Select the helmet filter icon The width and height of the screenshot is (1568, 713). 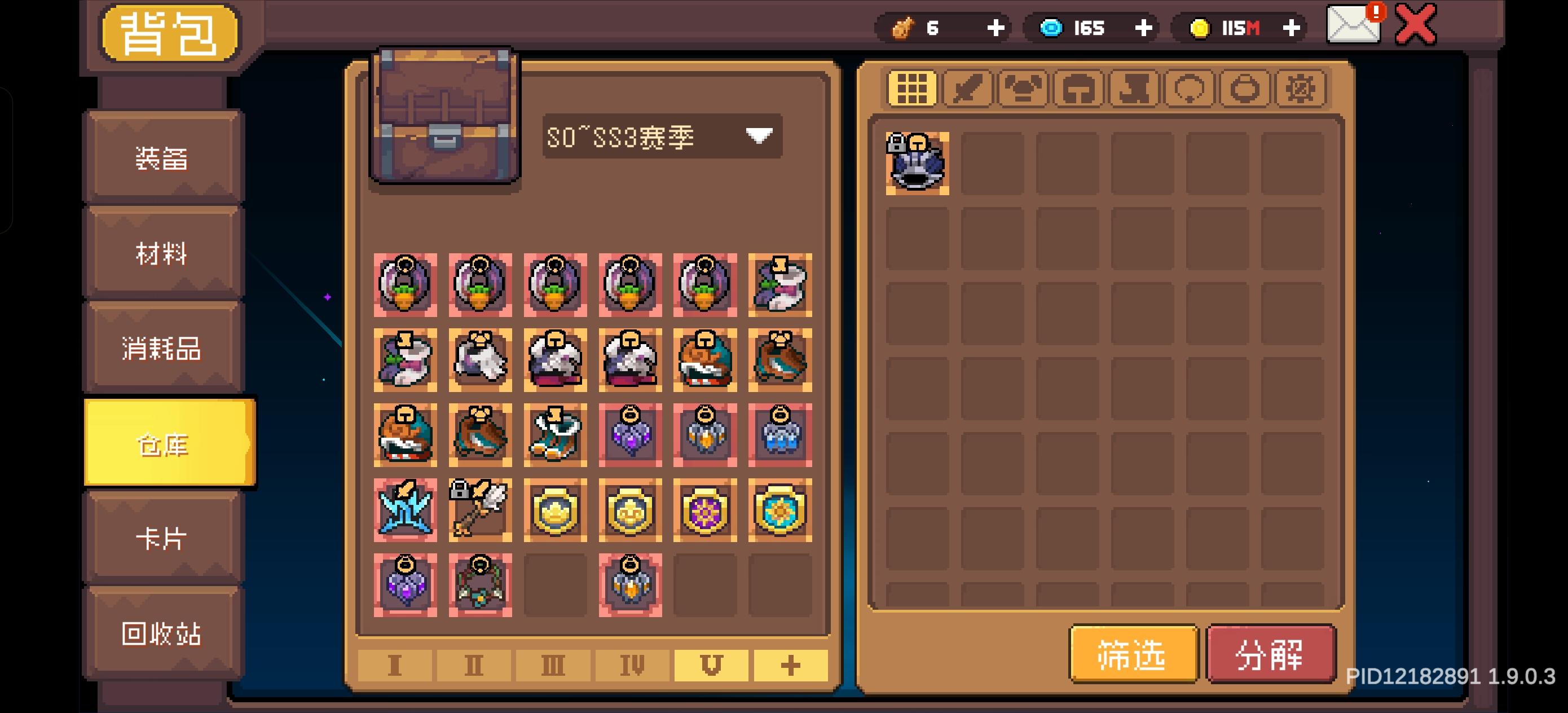tap(1079, 90)
